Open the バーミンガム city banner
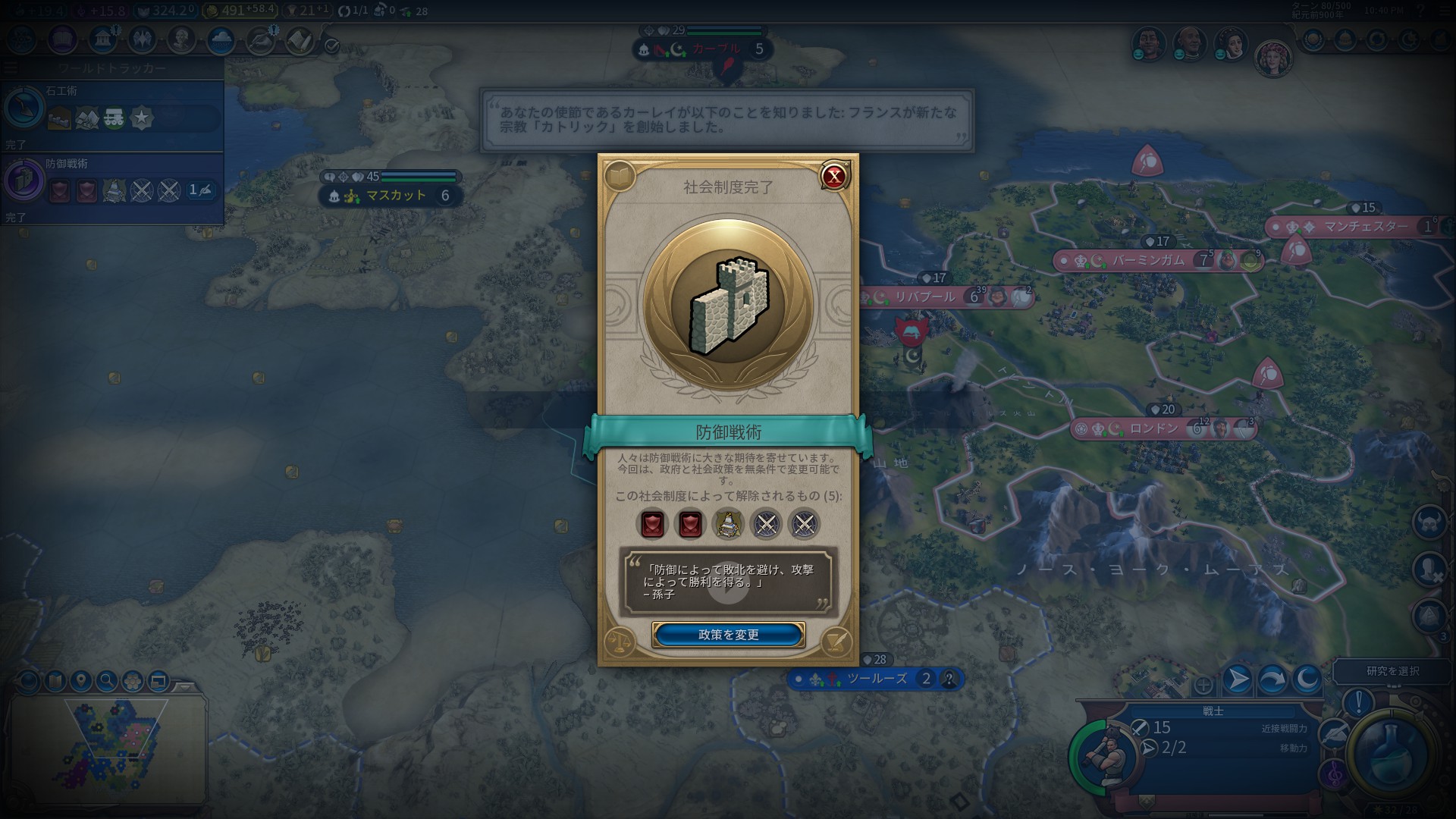The image size is (1456, 819). (x=1147, y=261)
